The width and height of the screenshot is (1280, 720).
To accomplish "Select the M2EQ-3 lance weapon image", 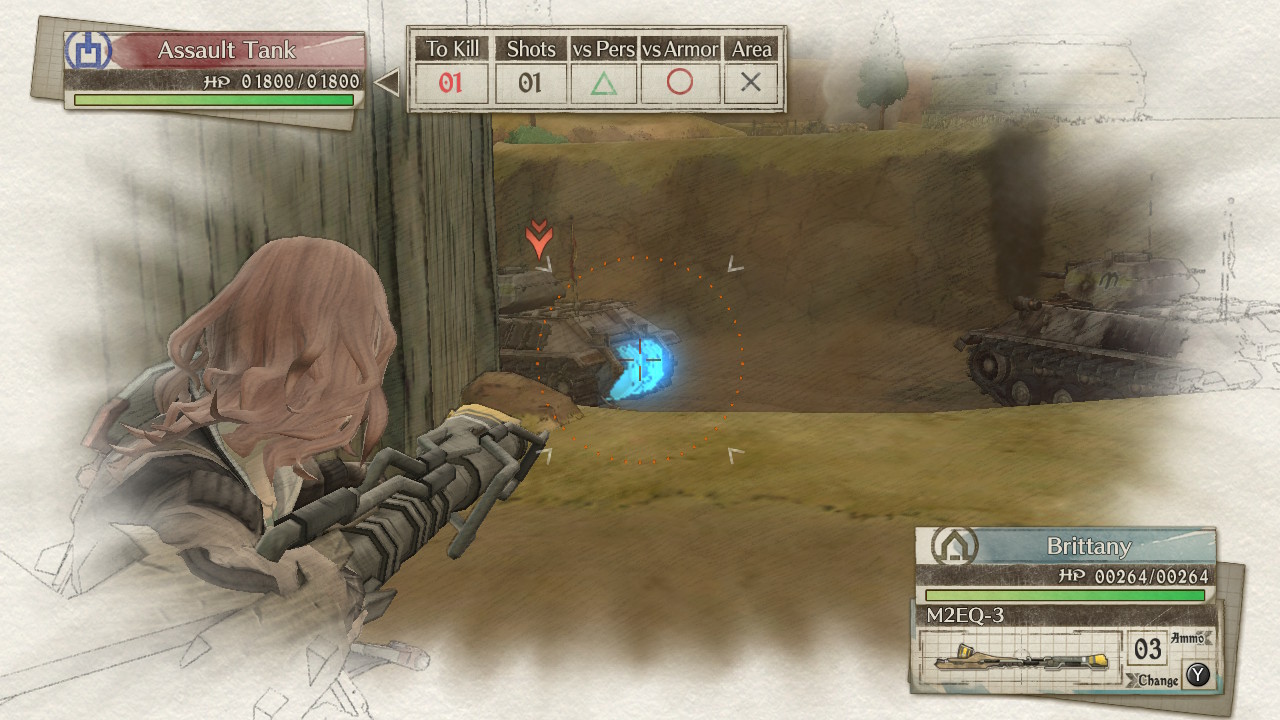I will tap(1018, 659).
